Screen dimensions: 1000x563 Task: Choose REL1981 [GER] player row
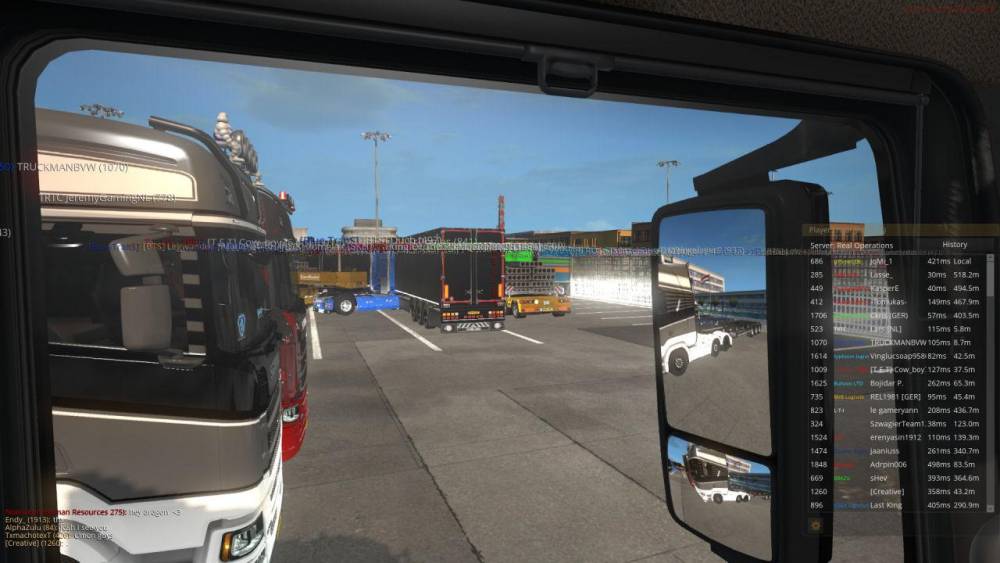[x=886, y=396]
